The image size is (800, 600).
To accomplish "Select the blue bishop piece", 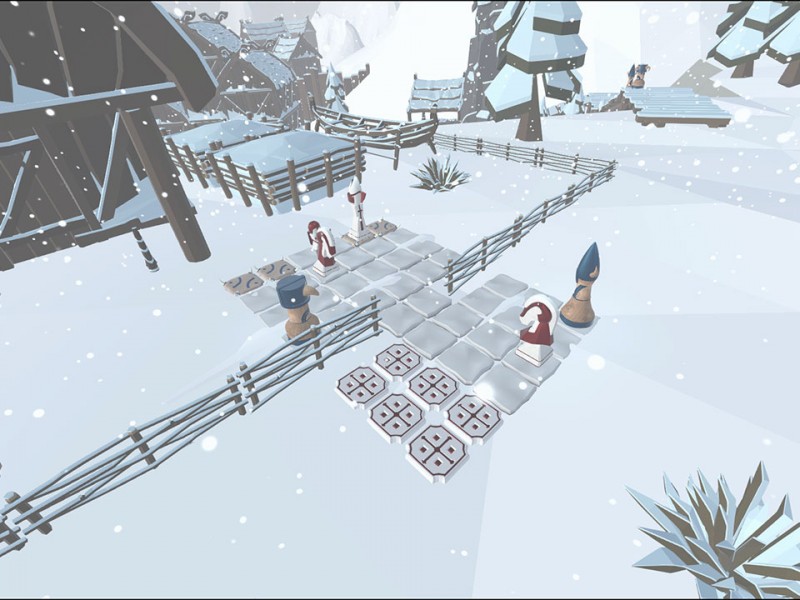I will pos(579,289).
